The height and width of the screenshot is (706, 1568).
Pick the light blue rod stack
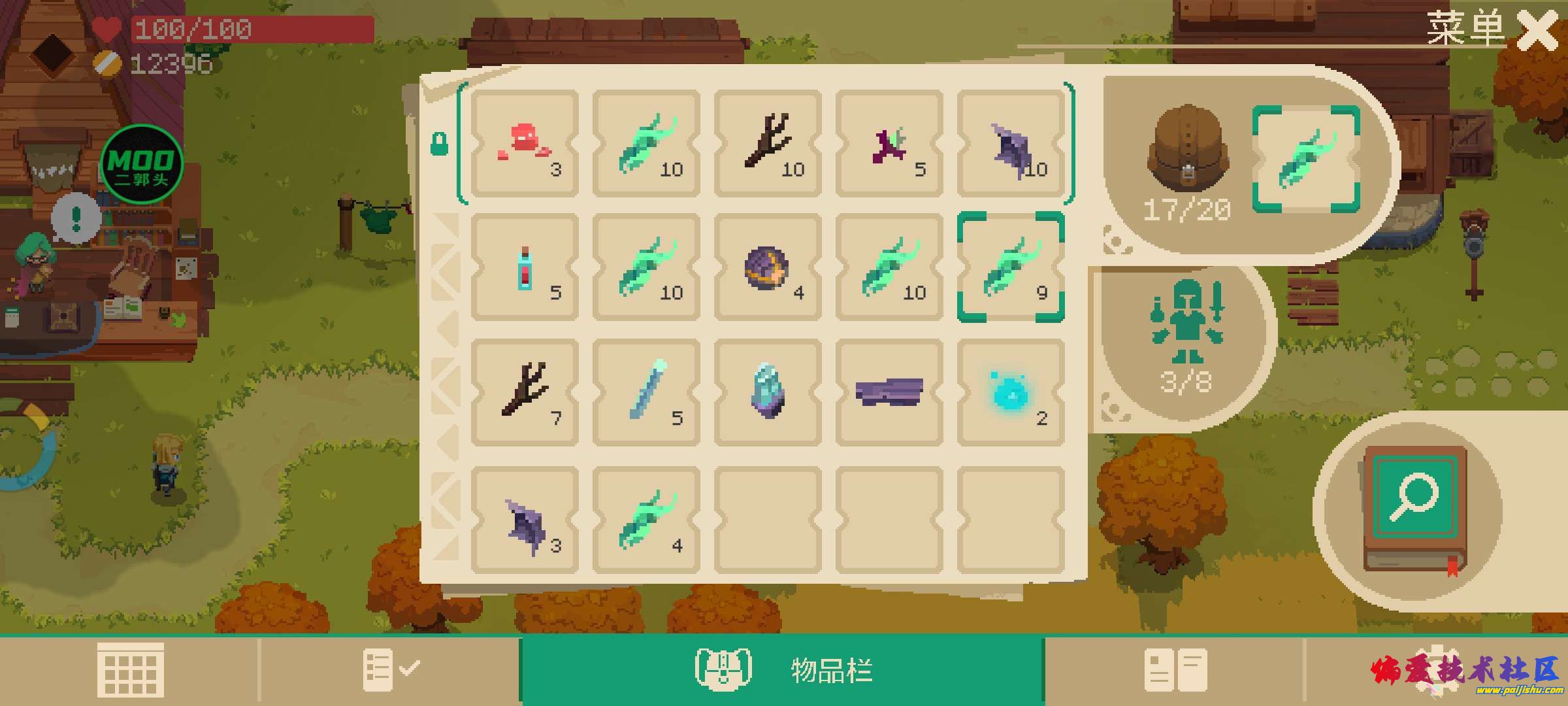coord(646,392)
